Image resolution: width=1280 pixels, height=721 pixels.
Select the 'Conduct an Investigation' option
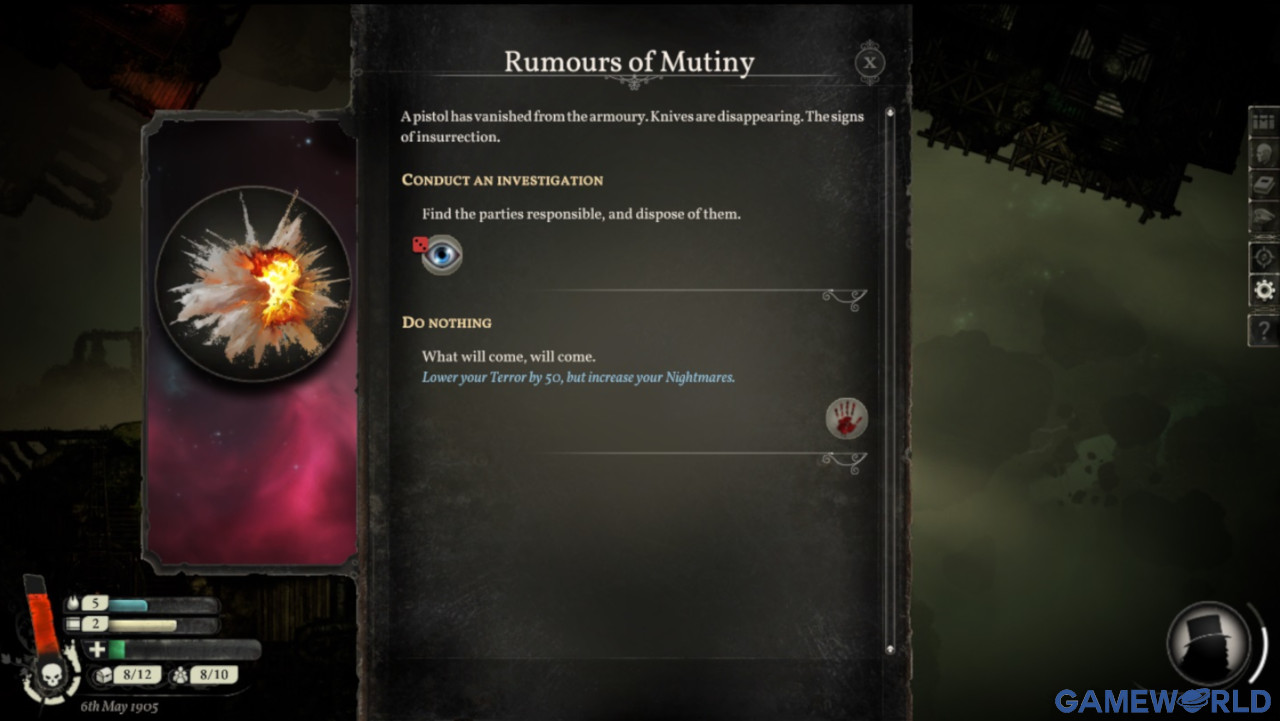[x=502, y=181]
